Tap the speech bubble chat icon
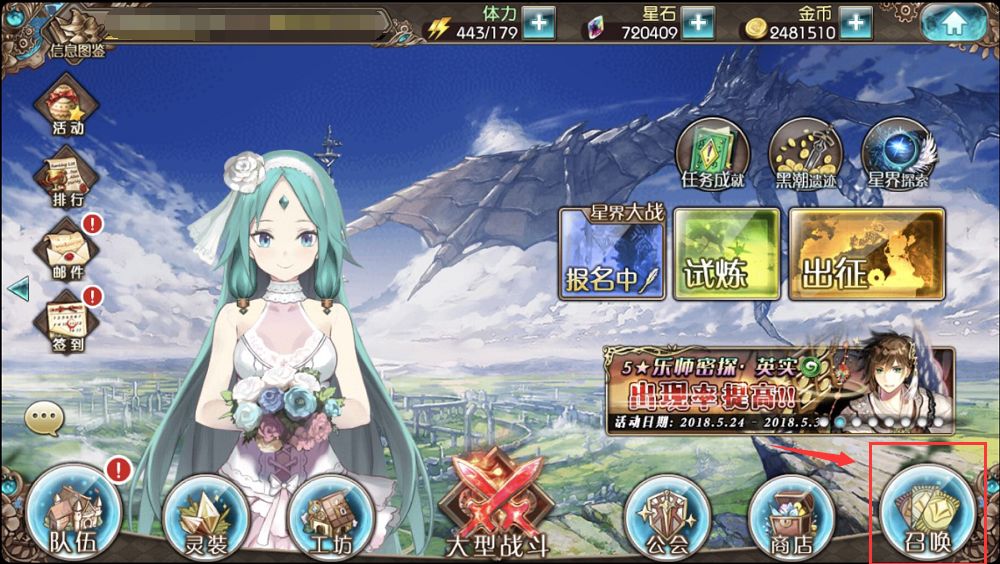Image resolution: width=1000 pixels, height=564 pixels. point(45,418)
